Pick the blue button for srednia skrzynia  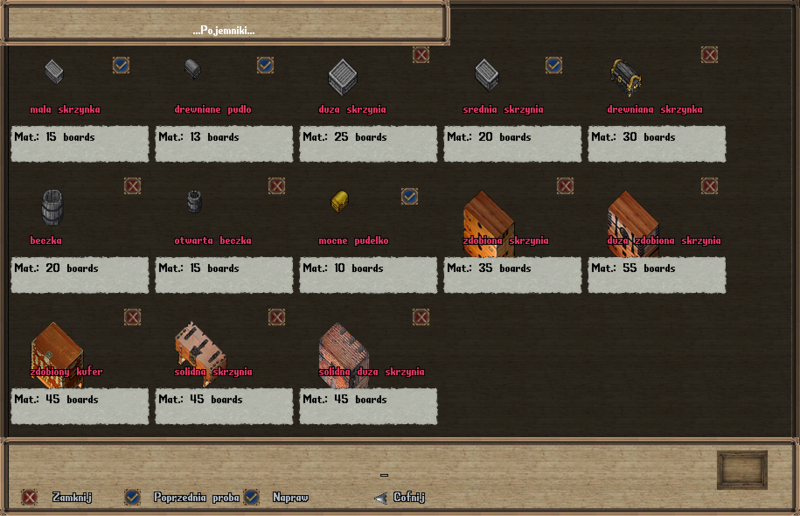[x=553, y=65]
